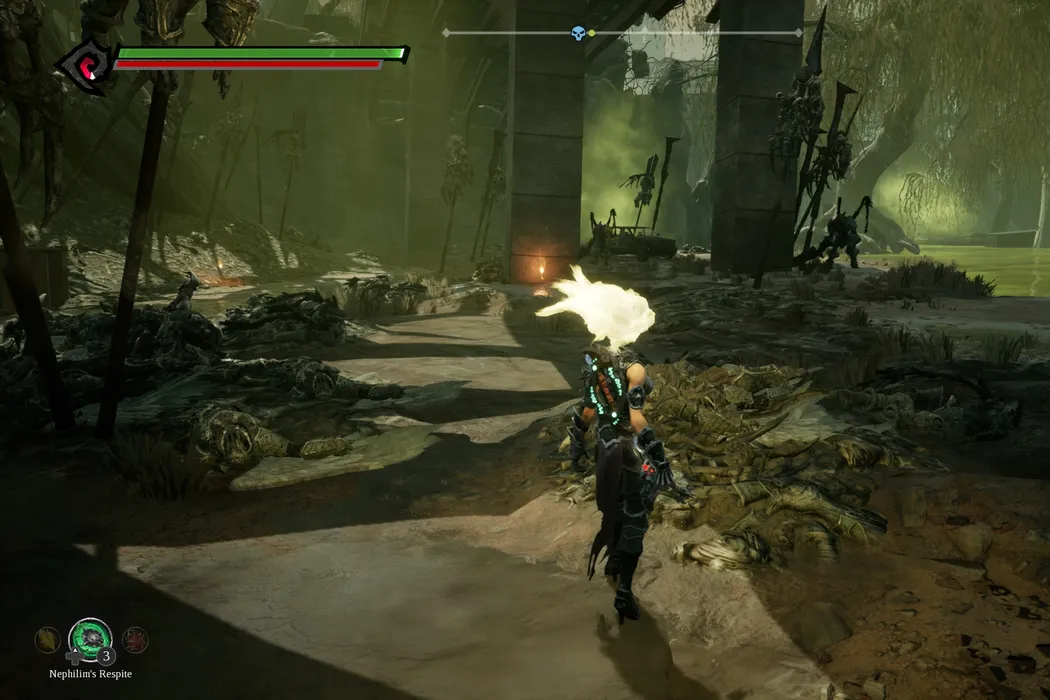The width and height of the screenshot is (1050, 700).
Task: Choose the red shard item slot
Action: tap(135, 640)
